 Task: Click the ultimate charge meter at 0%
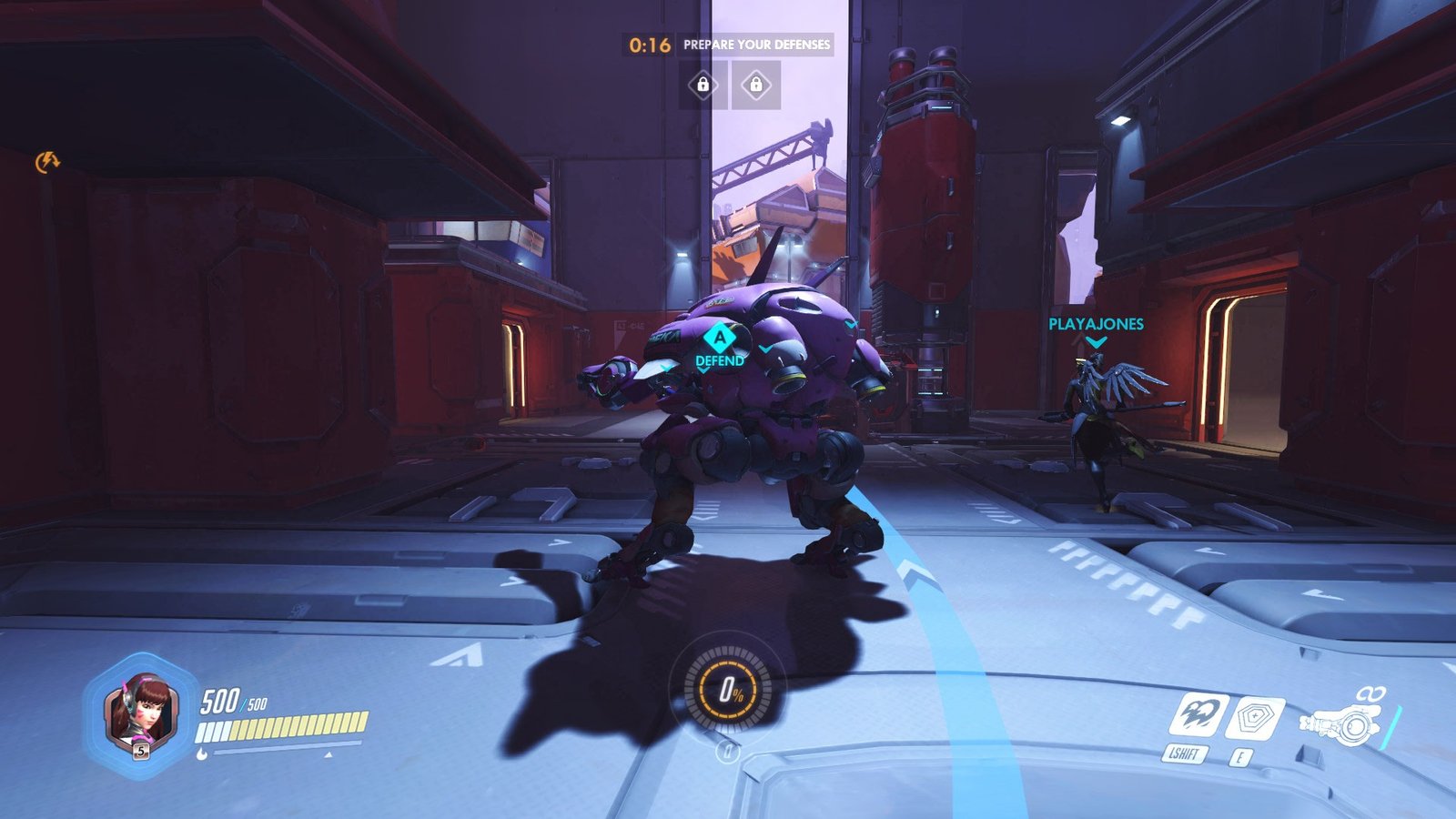728,691
